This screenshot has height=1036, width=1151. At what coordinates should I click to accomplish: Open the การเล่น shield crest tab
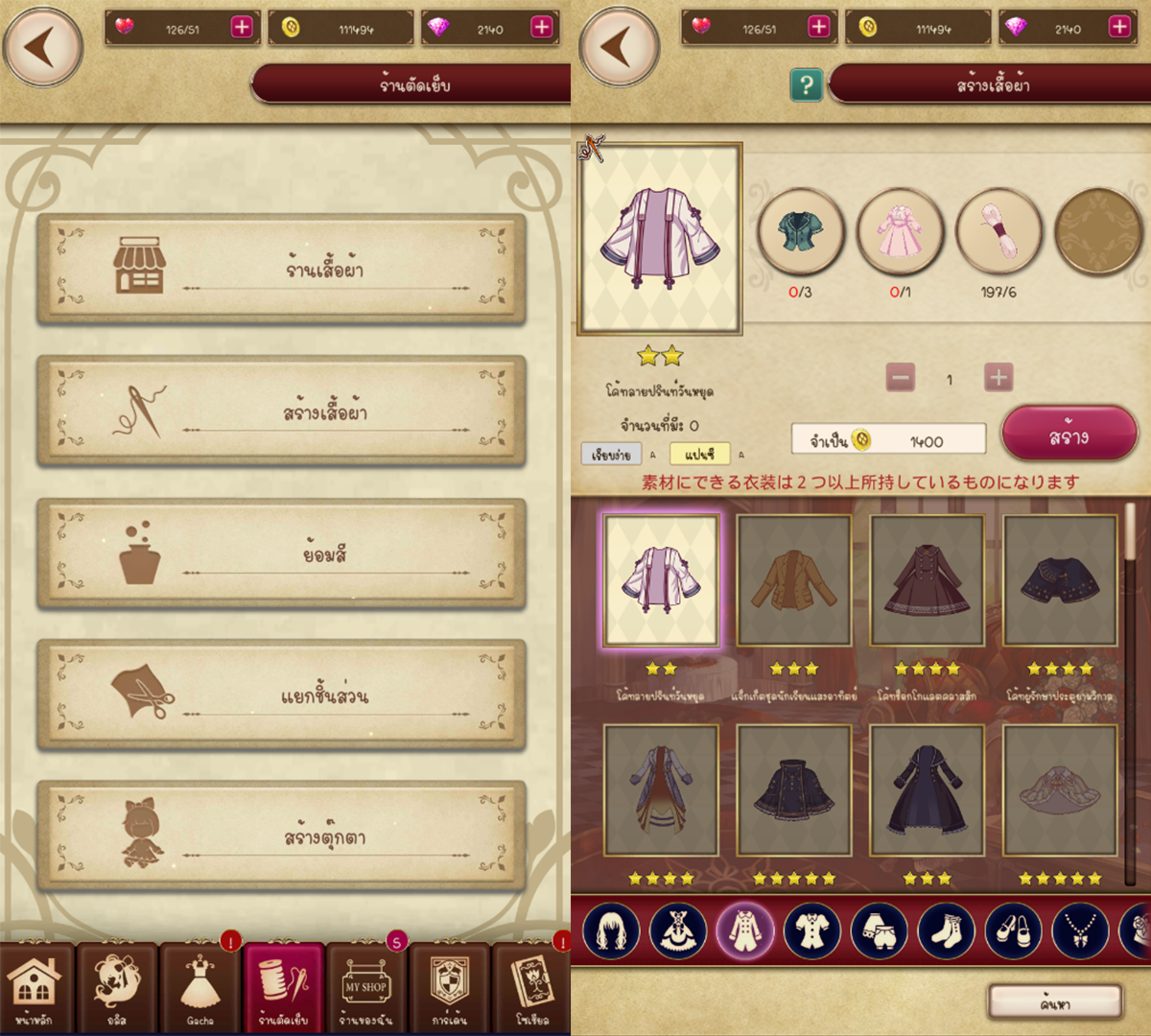pos(449,988)
